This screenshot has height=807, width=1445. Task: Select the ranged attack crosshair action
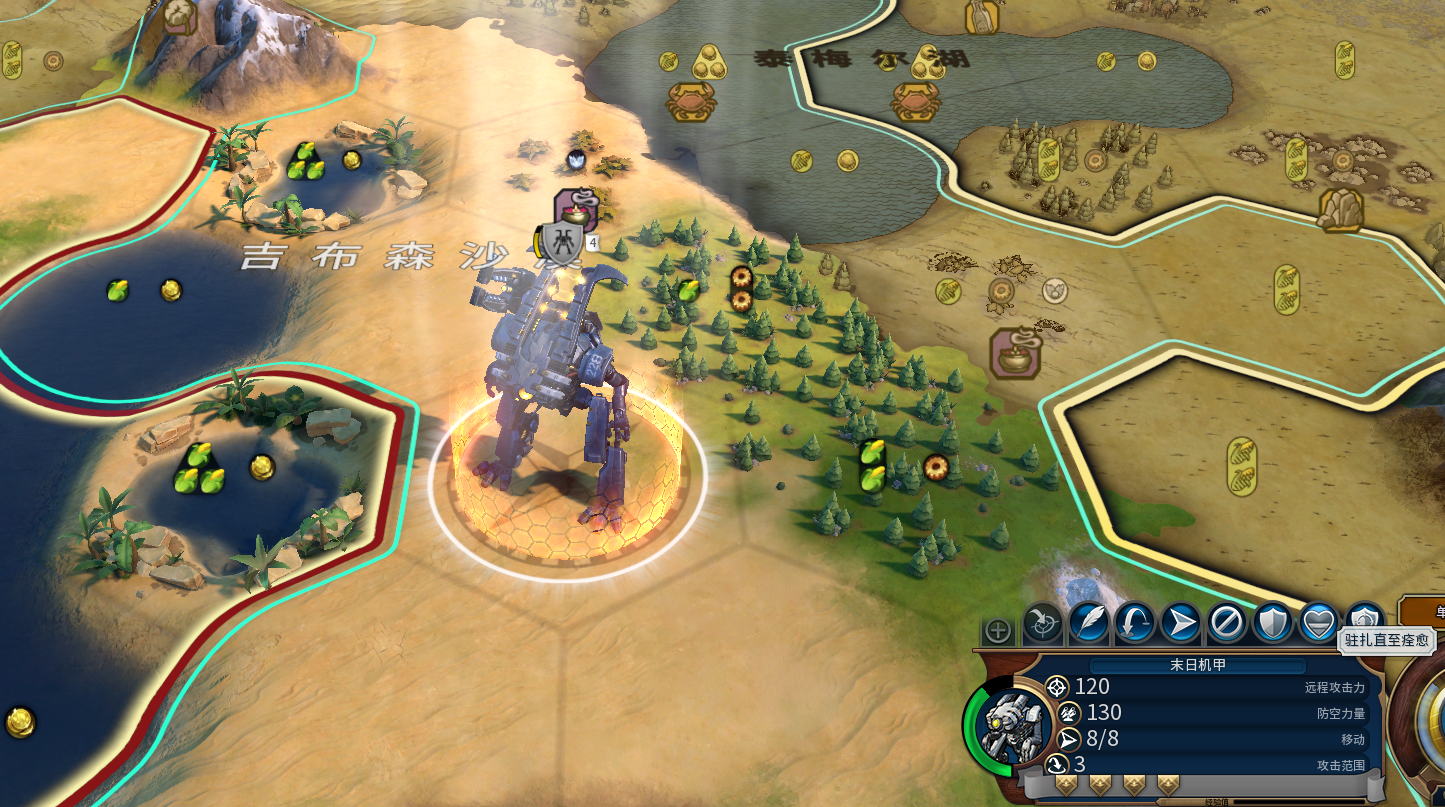[1043, 624]
